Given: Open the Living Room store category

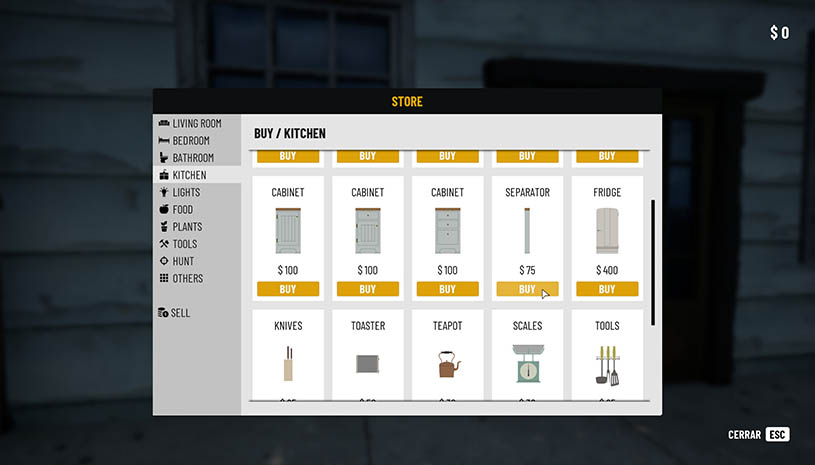Looking at the screenshot, I should tap(196, 123).
